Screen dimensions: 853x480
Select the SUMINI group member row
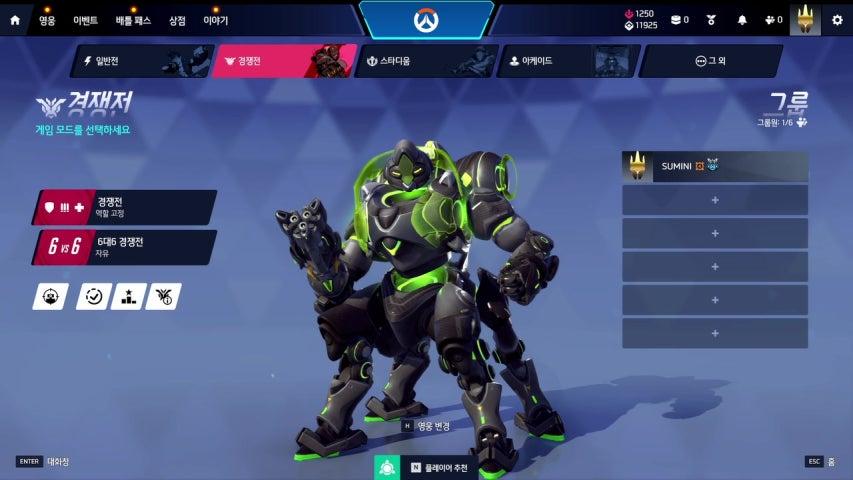click(714, 166)
